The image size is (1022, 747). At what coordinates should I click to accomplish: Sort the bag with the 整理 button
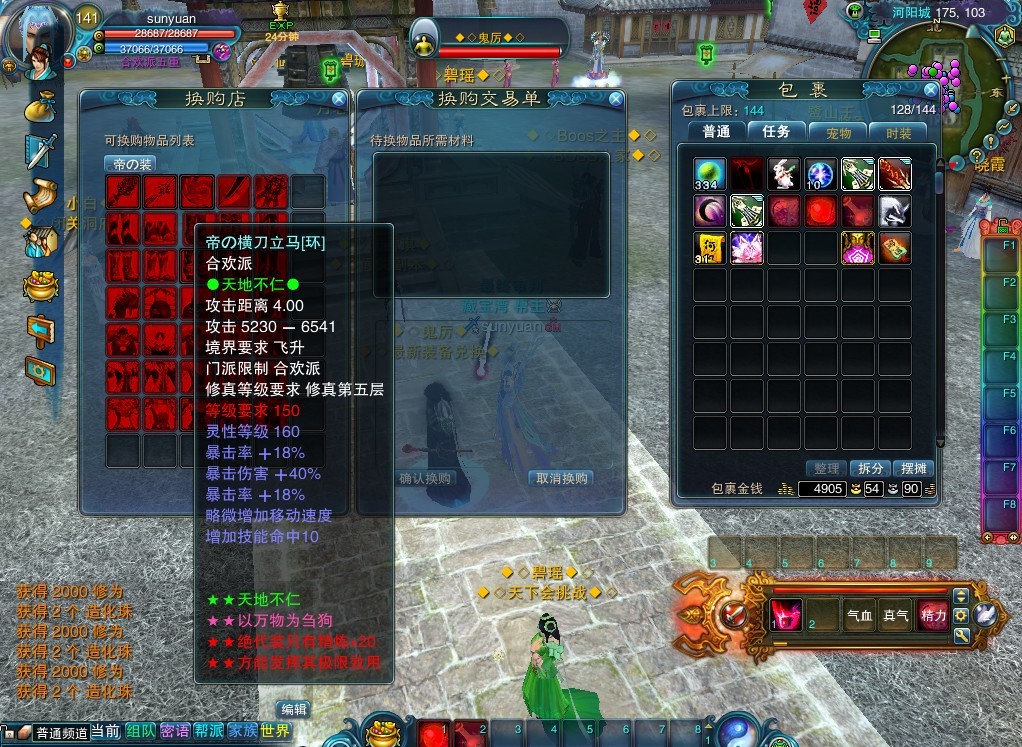click(x=826, y=468)
